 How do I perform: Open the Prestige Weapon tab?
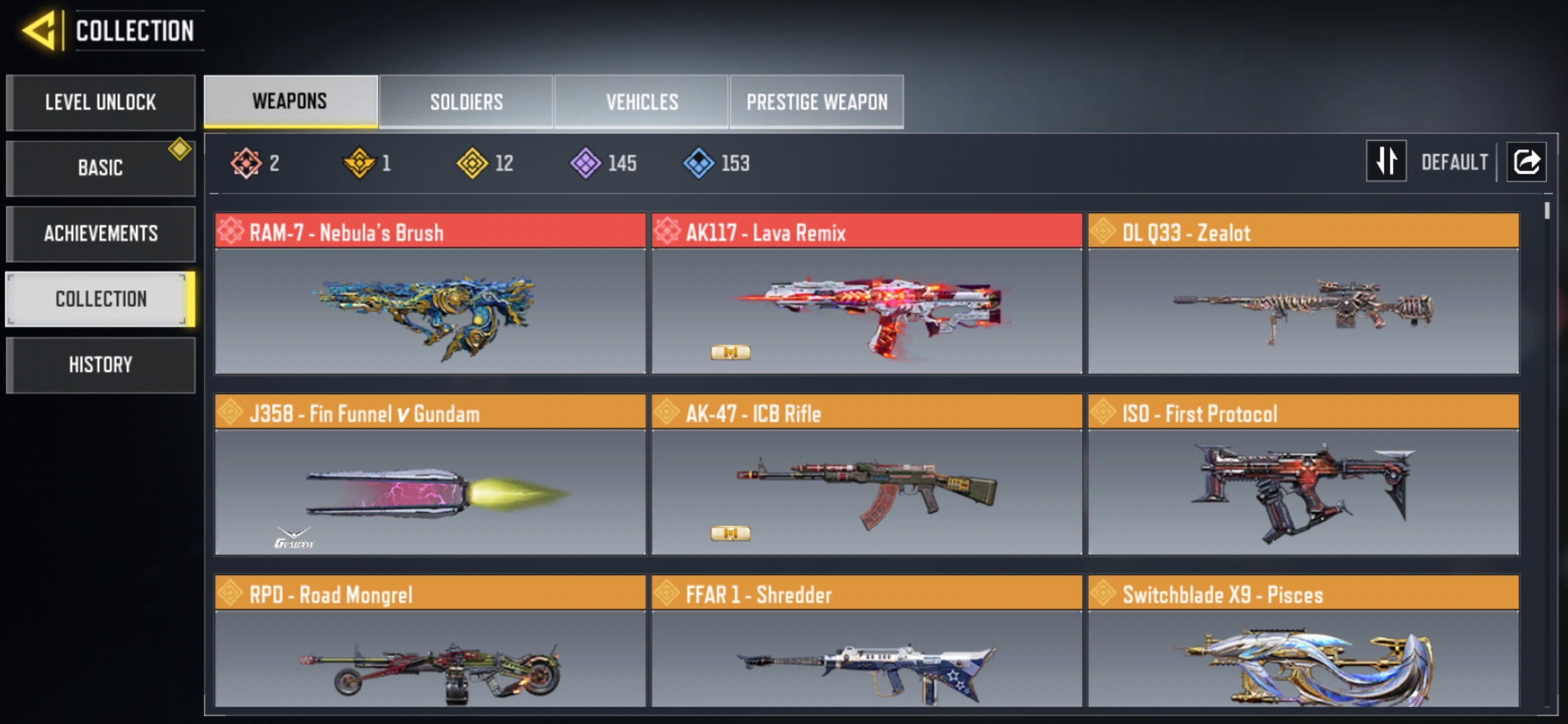[817, 102]
